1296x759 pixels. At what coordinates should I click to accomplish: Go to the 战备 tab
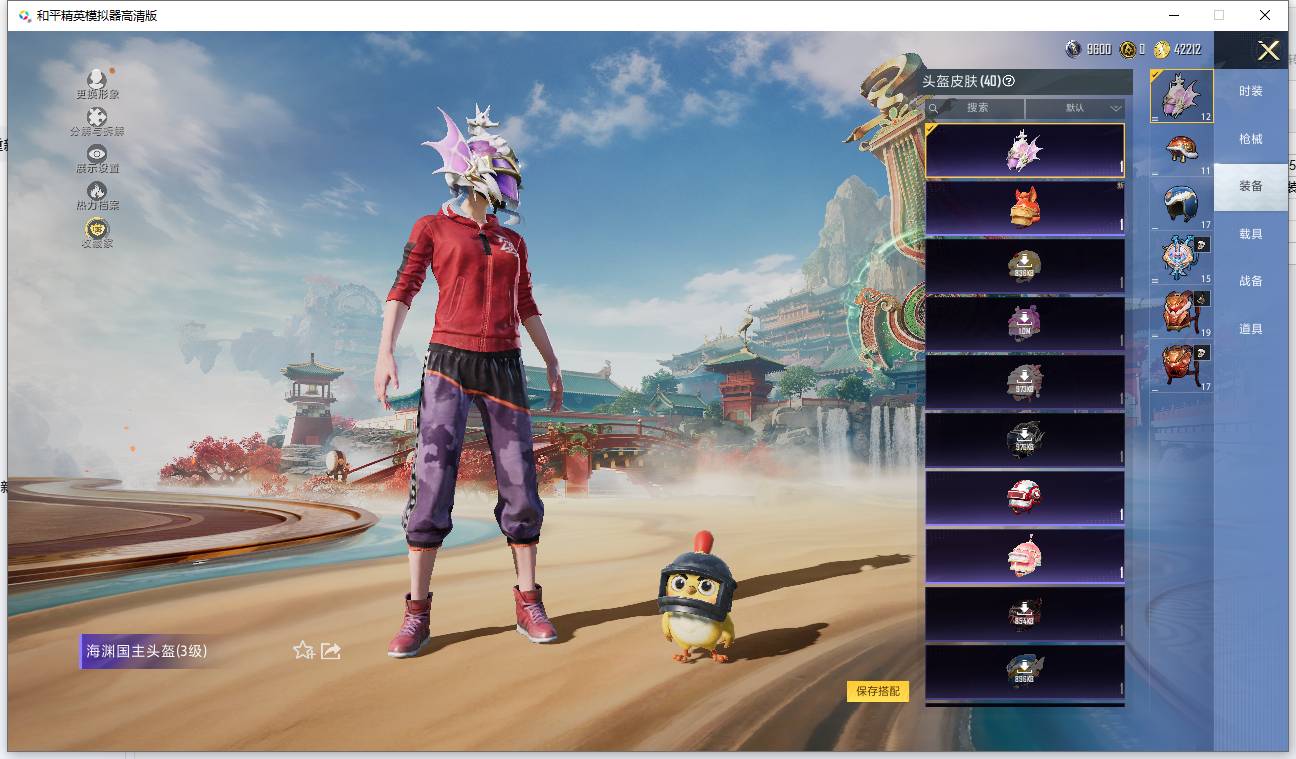point(1250,281)
